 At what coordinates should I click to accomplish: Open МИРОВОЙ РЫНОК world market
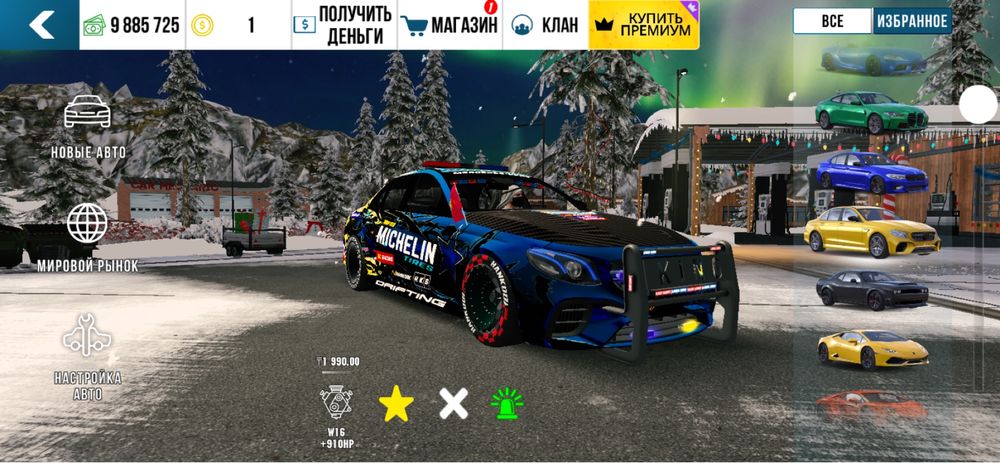(88, 237)
